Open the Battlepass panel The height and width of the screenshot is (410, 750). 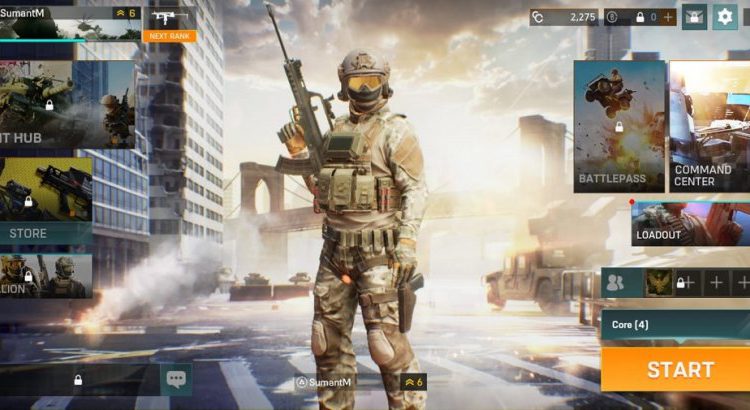point(619,125)
